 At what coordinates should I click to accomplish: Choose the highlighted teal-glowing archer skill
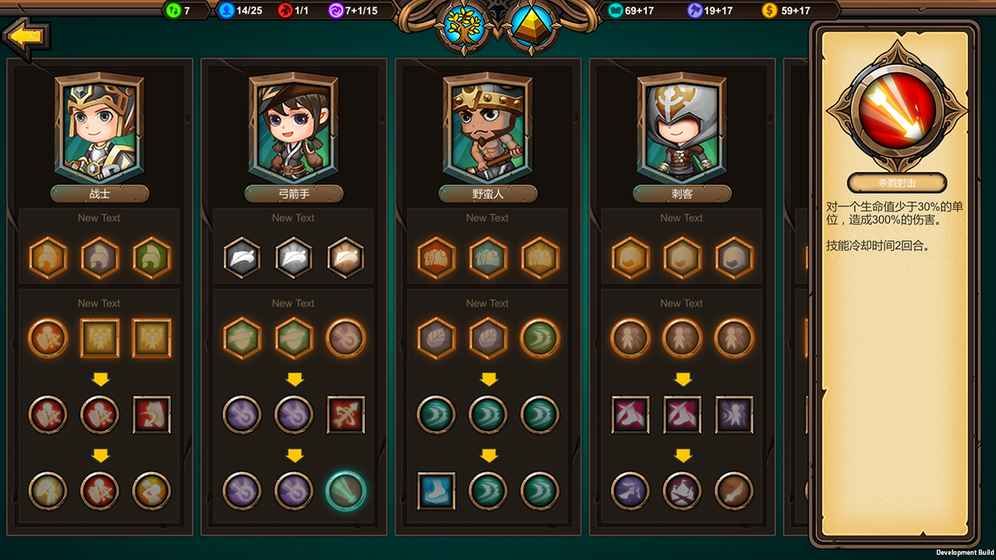(x=346, y=491)
